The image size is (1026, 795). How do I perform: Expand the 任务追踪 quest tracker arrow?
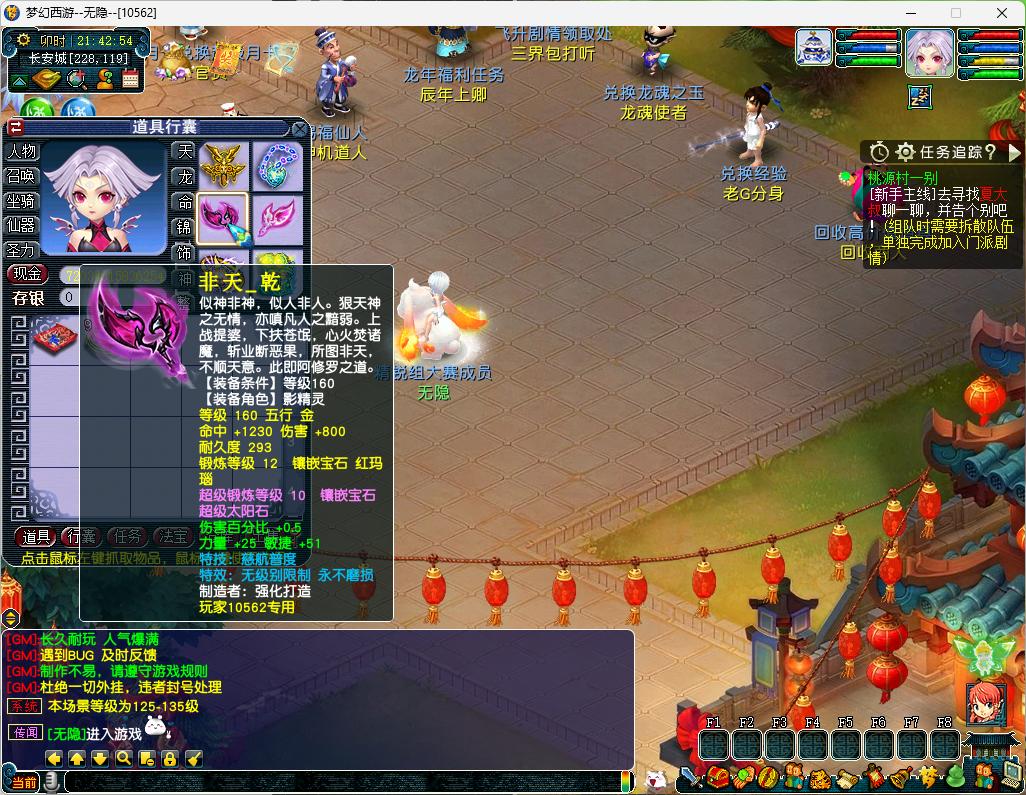[x=1015, y=152]
